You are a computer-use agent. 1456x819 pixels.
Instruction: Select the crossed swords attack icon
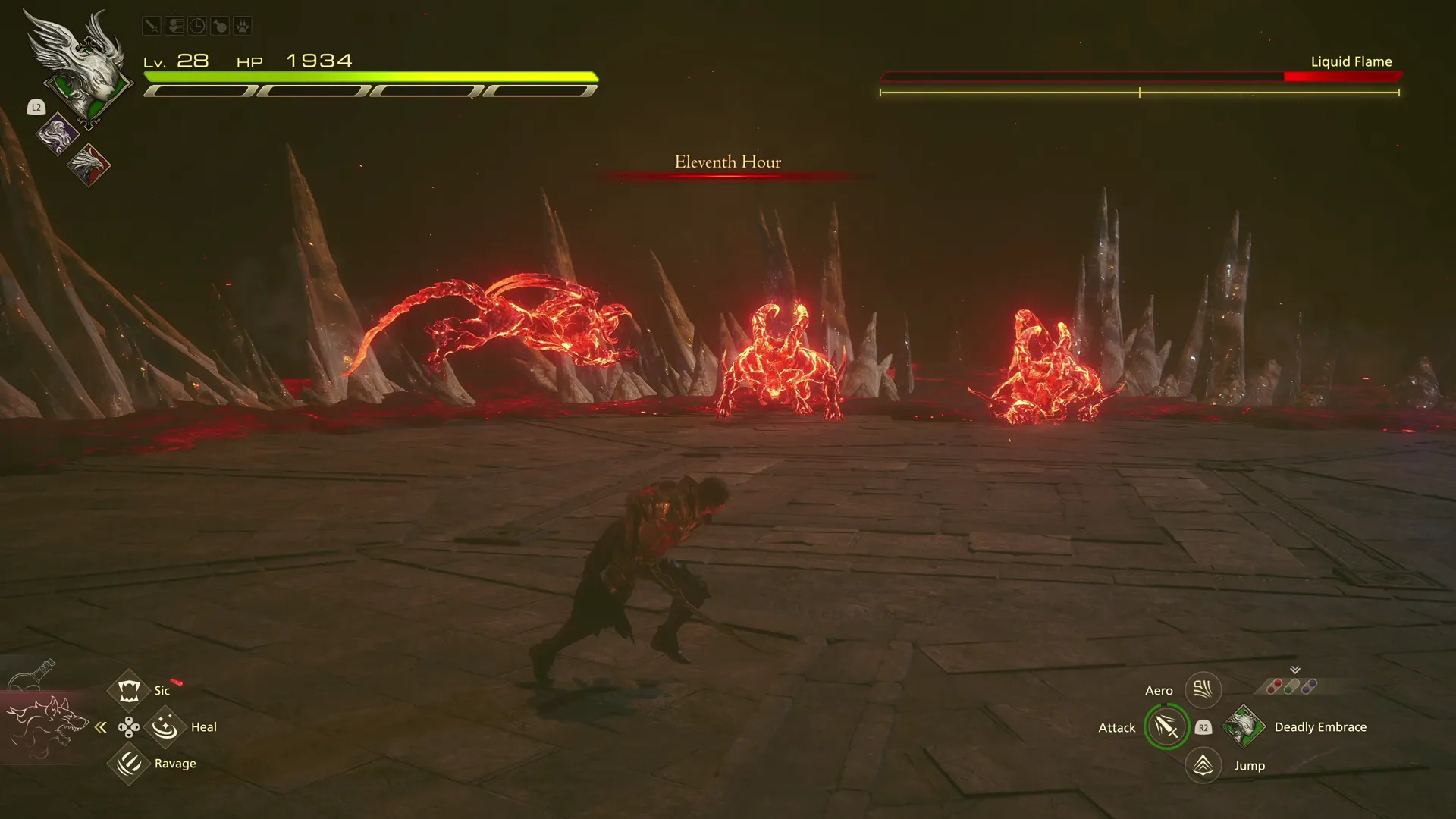pos(151,25)
